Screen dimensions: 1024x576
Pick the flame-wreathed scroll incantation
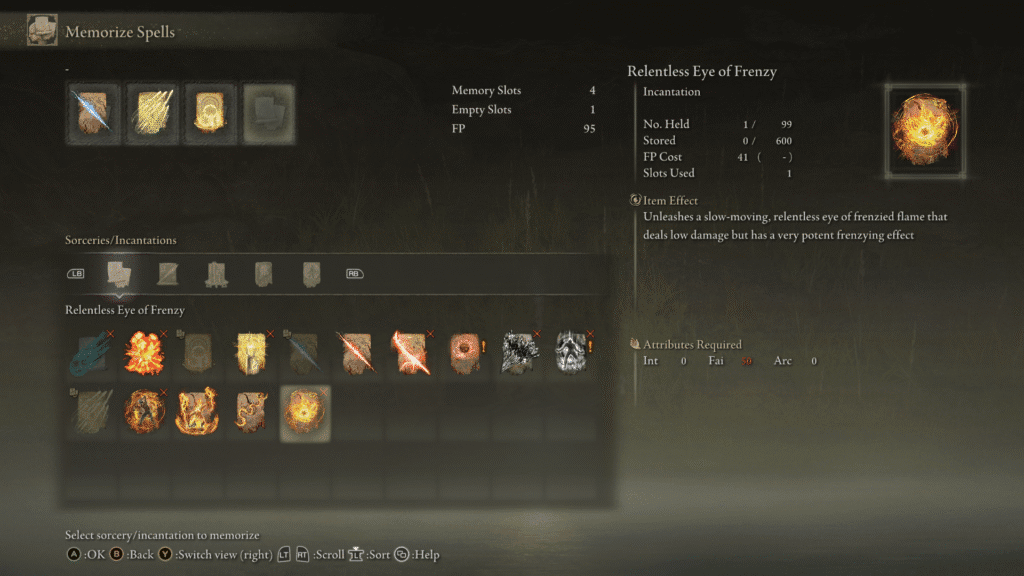pos(198,410)
